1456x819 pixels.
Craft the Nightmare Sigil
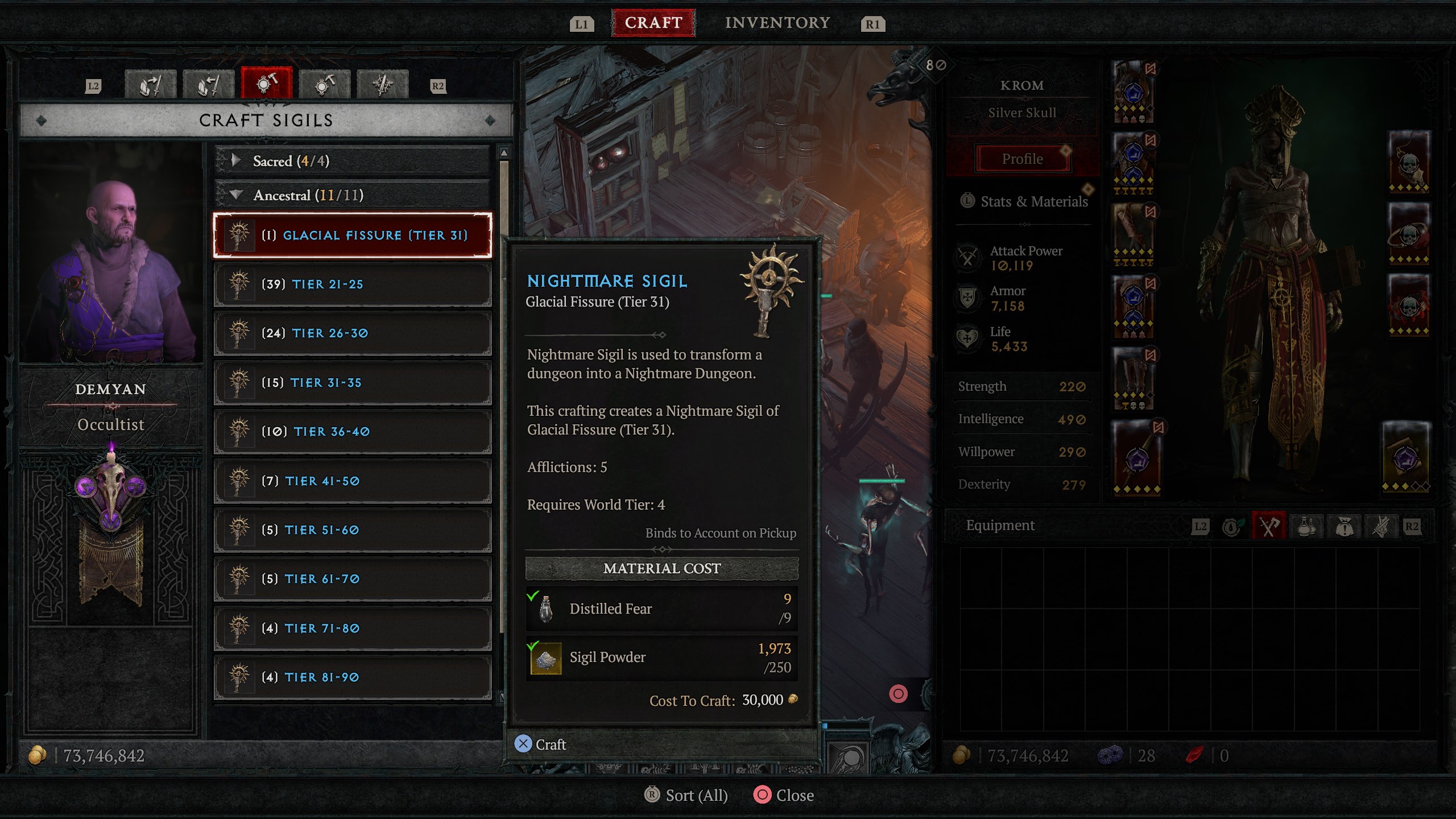[540, 744]
